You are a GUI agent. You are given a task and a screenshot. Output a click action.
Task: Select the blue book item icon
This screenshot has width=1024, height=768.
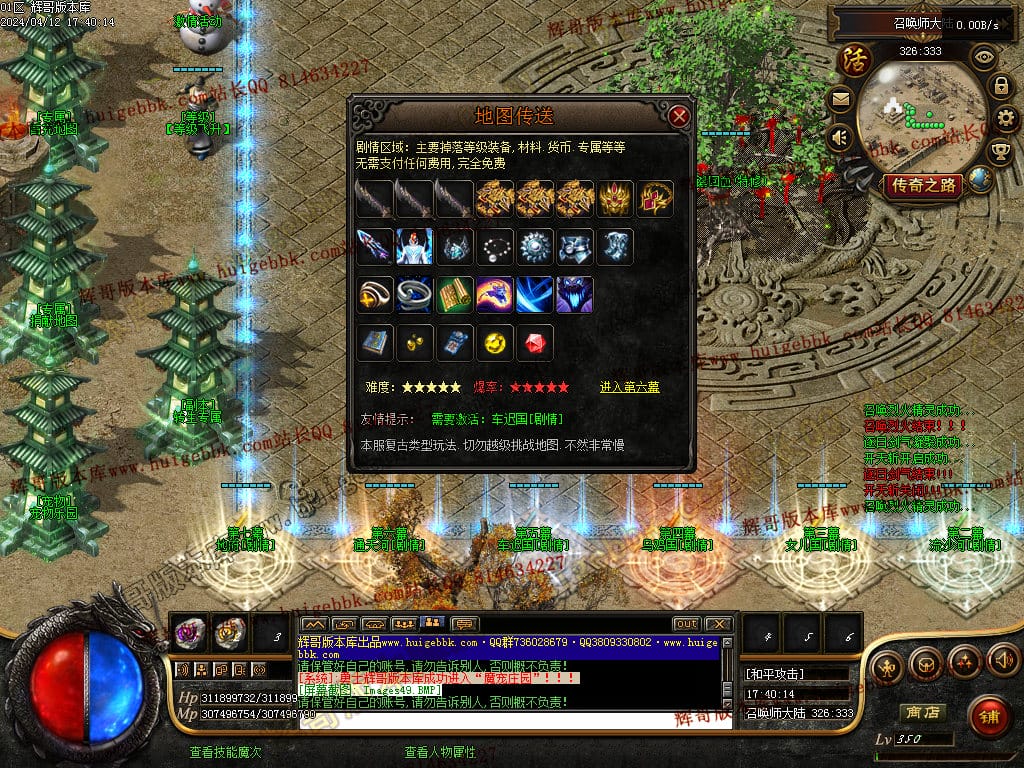pyautogui.click(x=375, y=343)
